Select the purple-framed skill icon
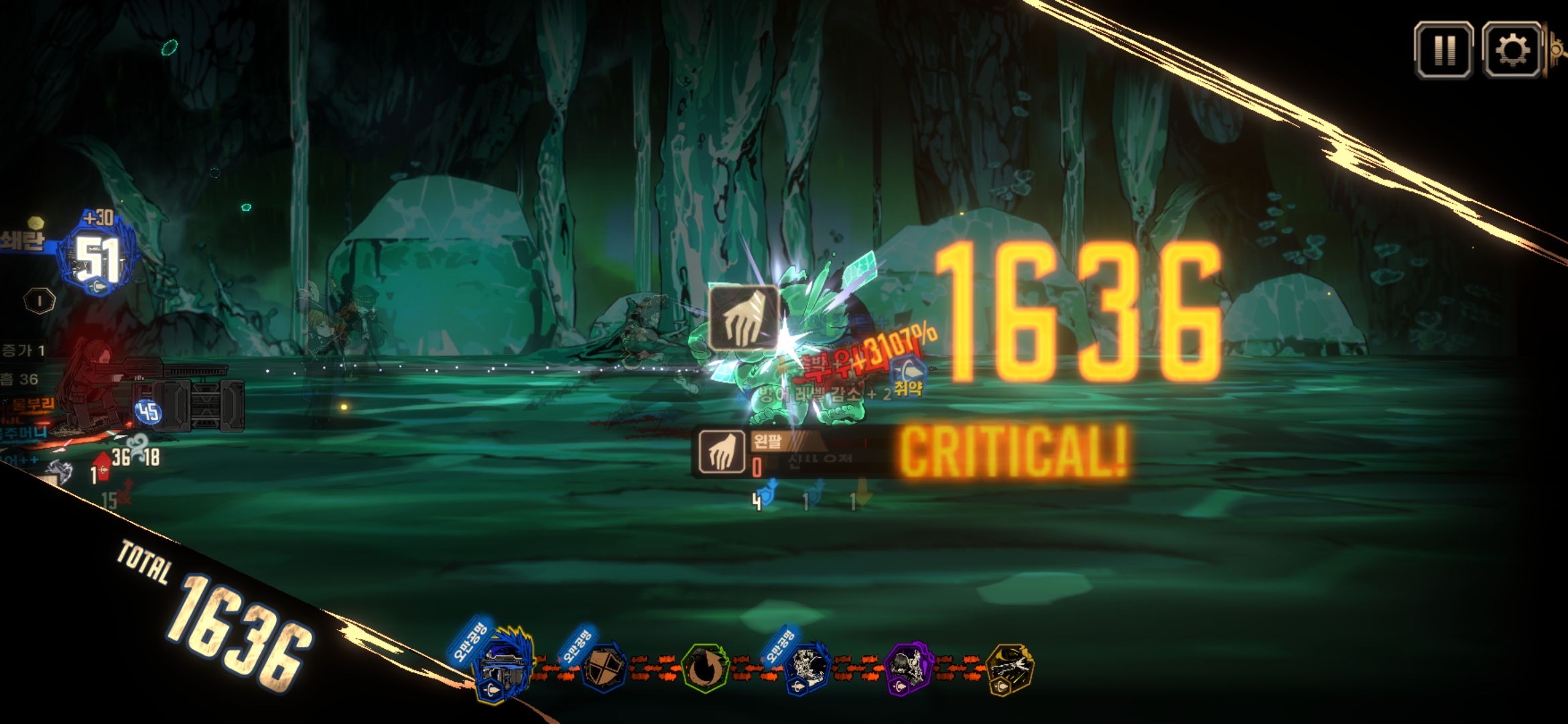The height and width of the screenshot is (724, 1568). [x=909, y=668]
